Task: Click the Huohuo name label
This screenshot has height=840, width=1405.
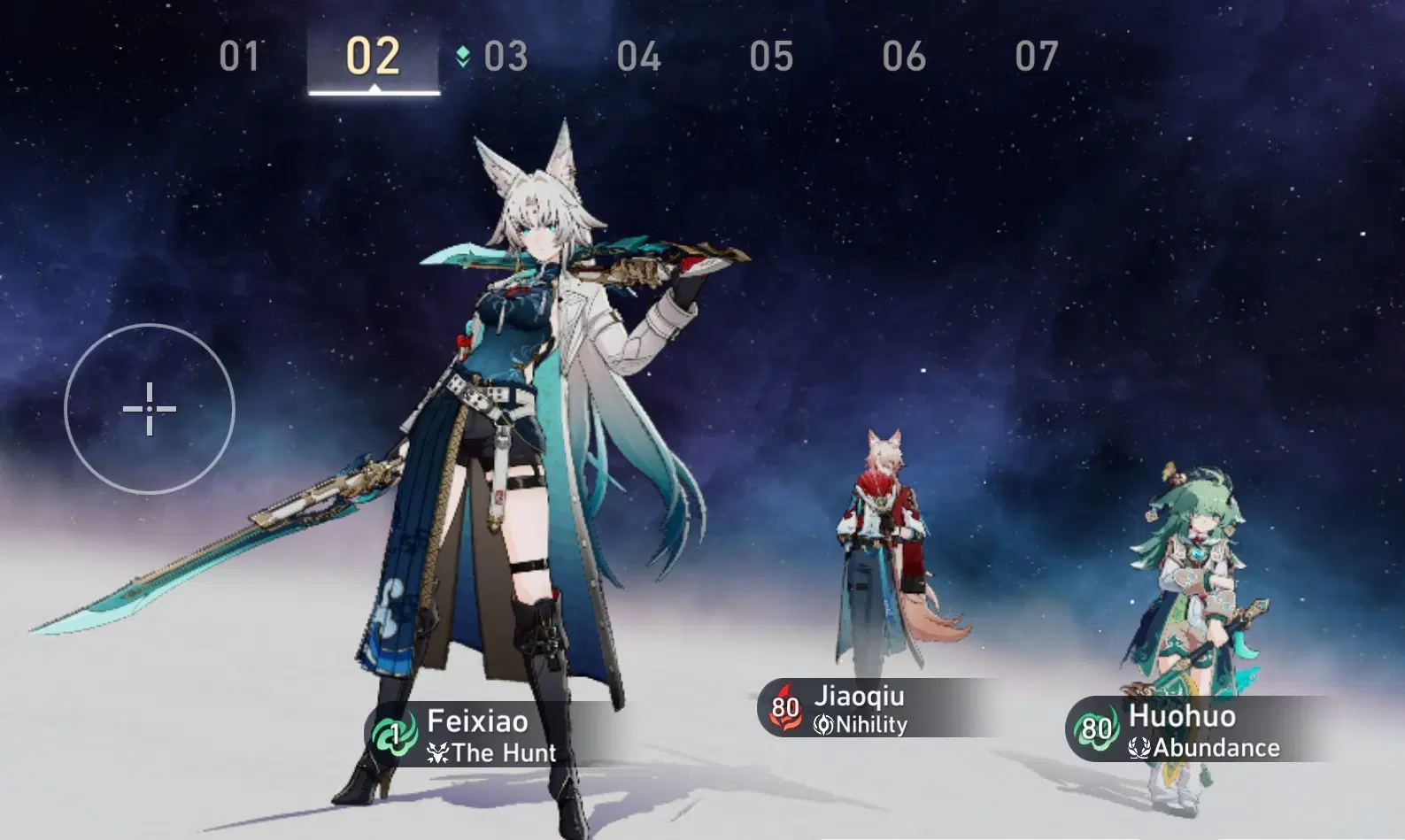Action: [1182, 718]
